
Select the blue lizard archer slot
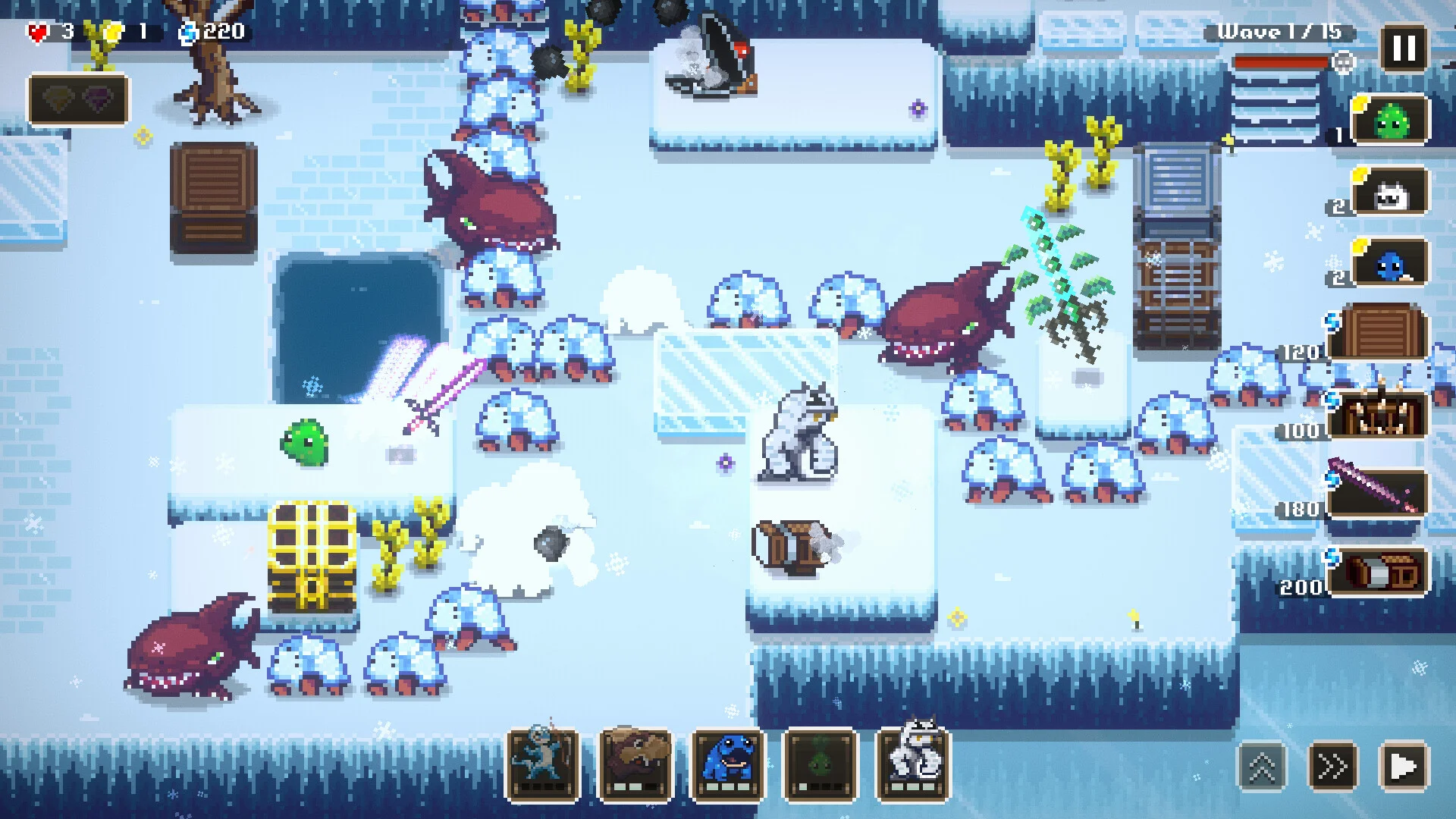543,764
